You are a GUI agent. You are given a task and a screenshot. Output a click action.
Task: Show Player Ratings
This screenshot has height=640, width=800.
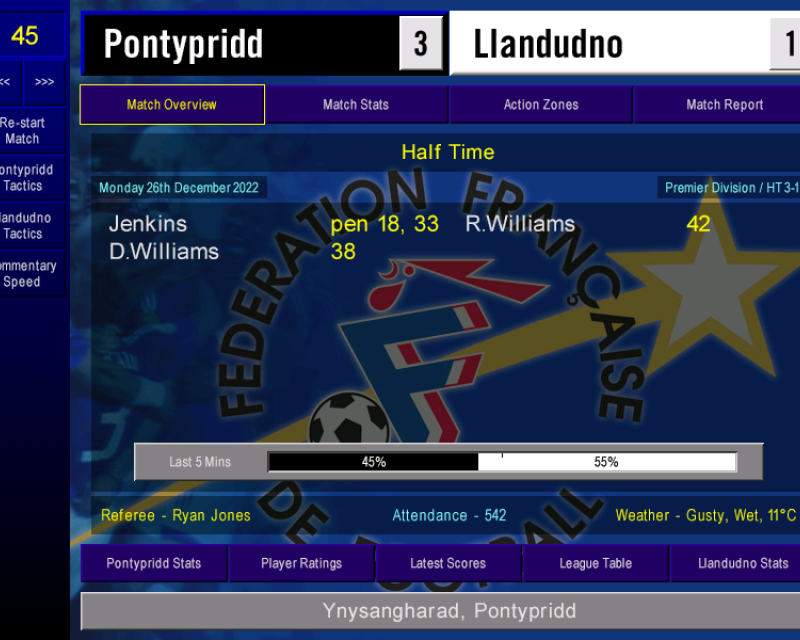tap(301, 563)
